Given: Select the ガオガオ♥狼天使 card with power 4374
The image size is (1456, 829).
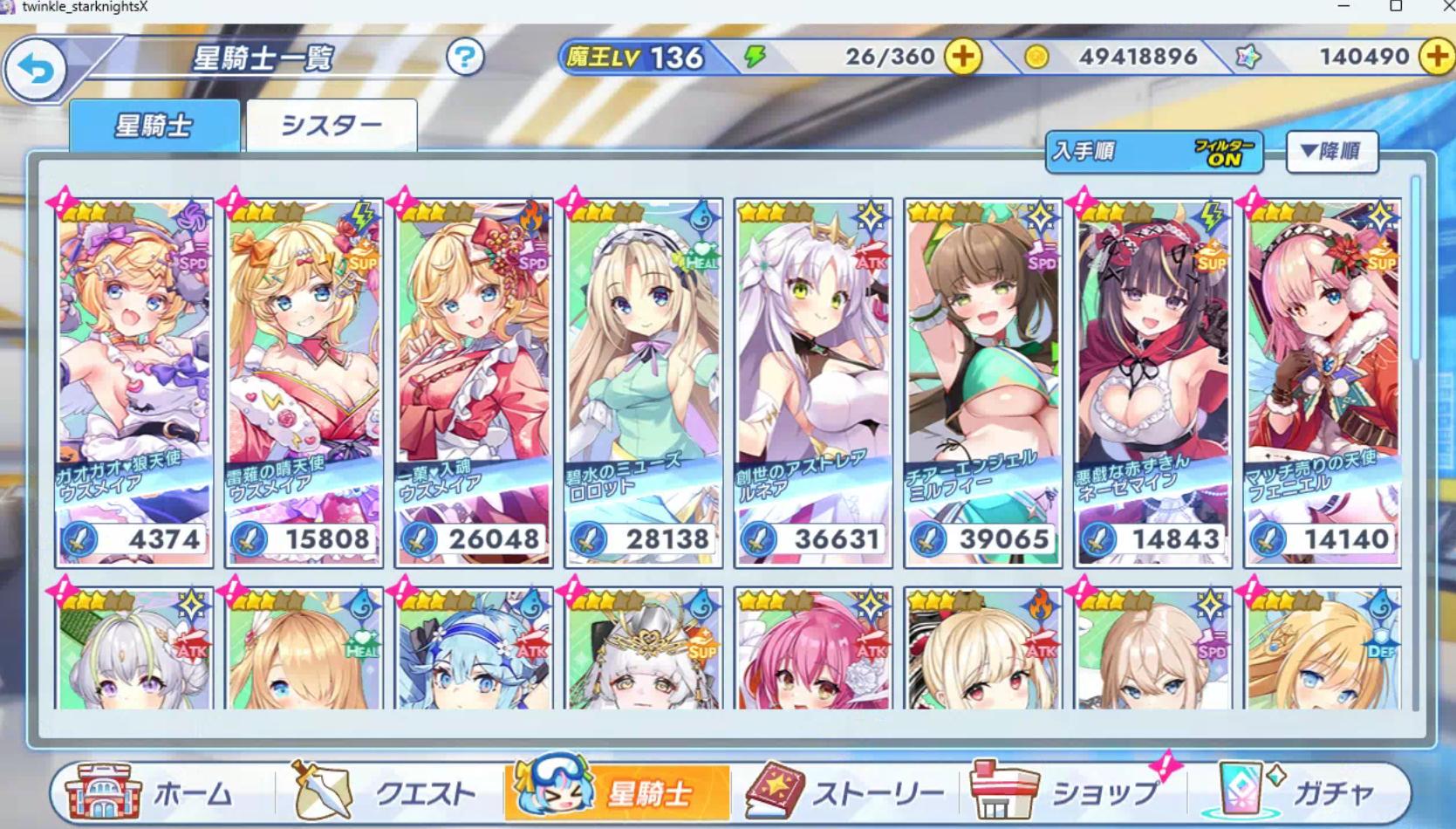Looking at the screenshot, I should point(134,382).
